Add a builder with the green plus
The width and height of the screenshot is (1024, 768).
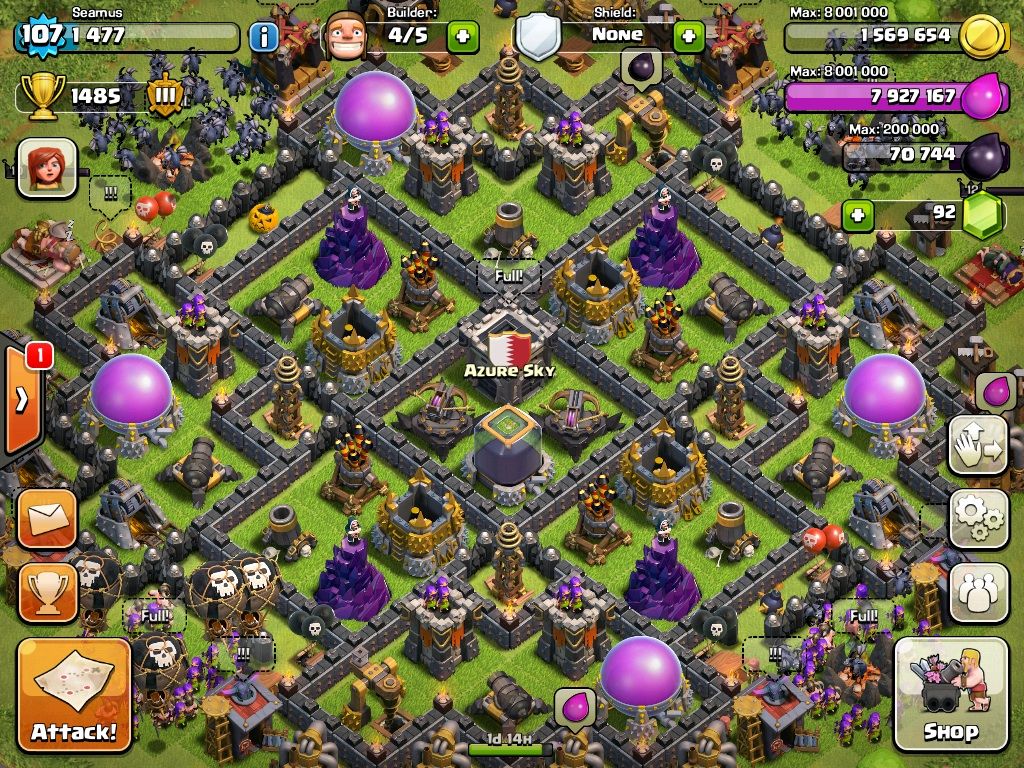[x=462, y=37]
